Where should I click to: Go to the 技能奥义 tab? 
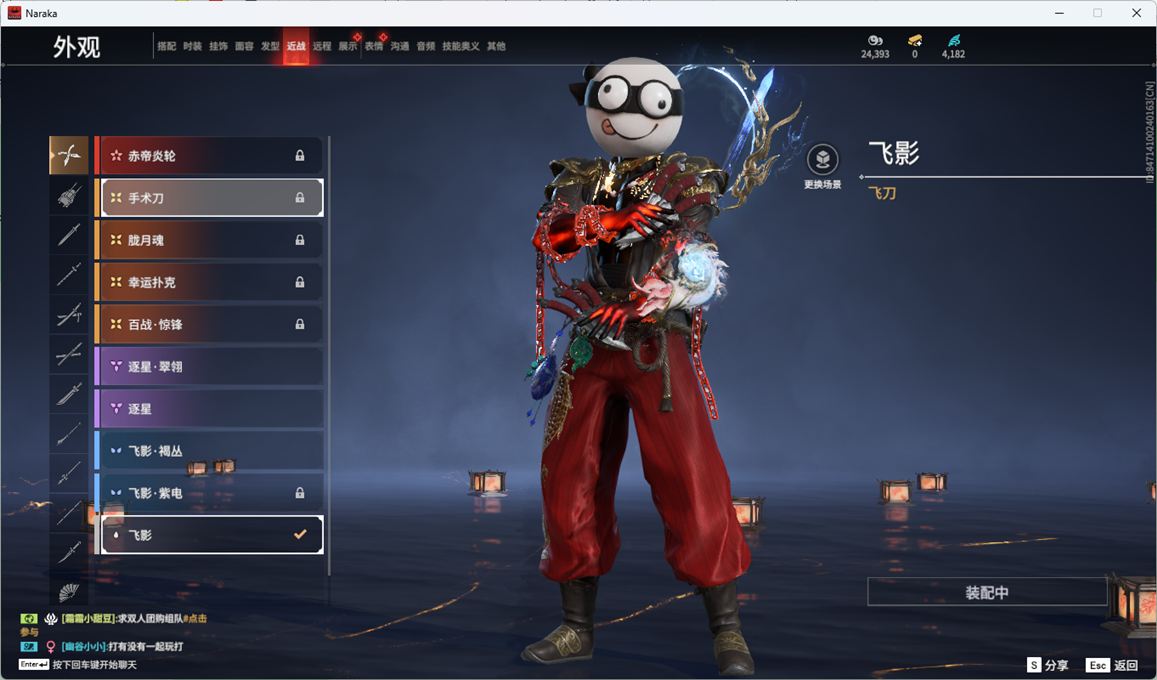coord(461,46)
